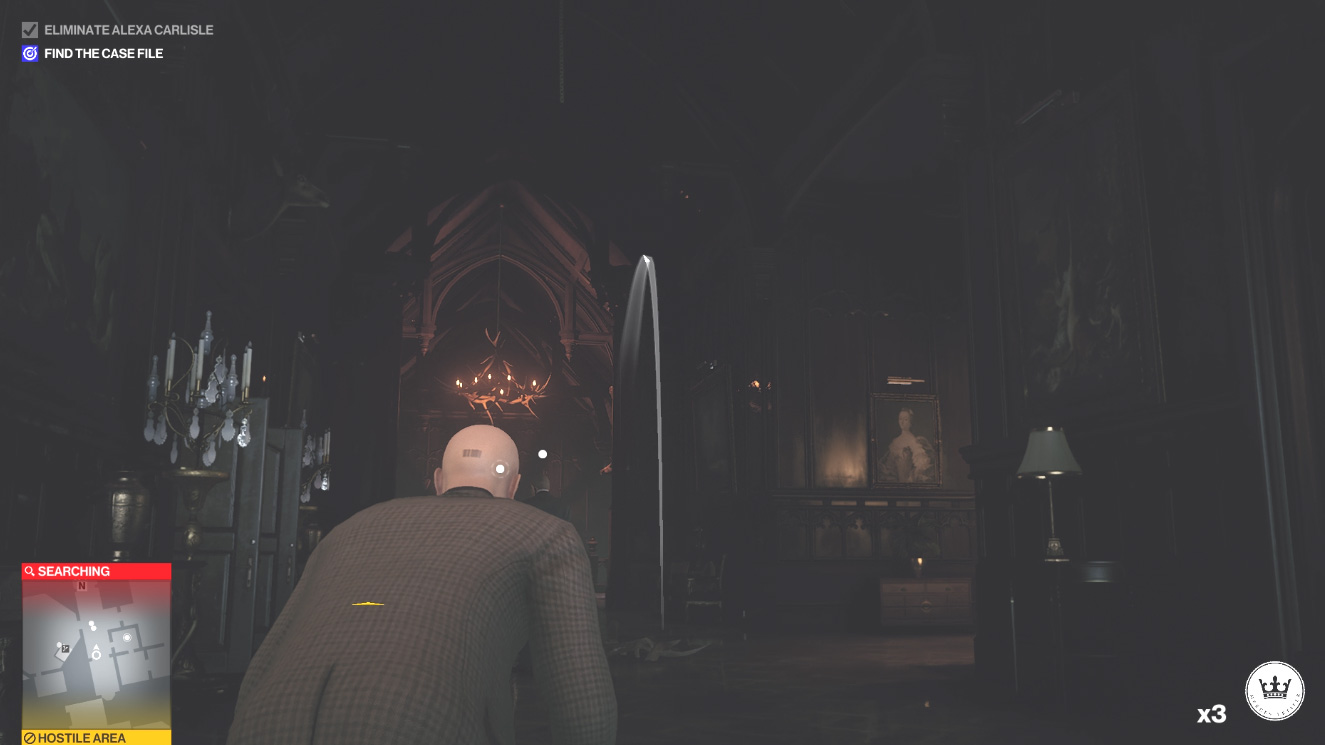
Task: Click the objective target icon beside FIND THE CASE FILE
Action: click(x=29, y=52)
